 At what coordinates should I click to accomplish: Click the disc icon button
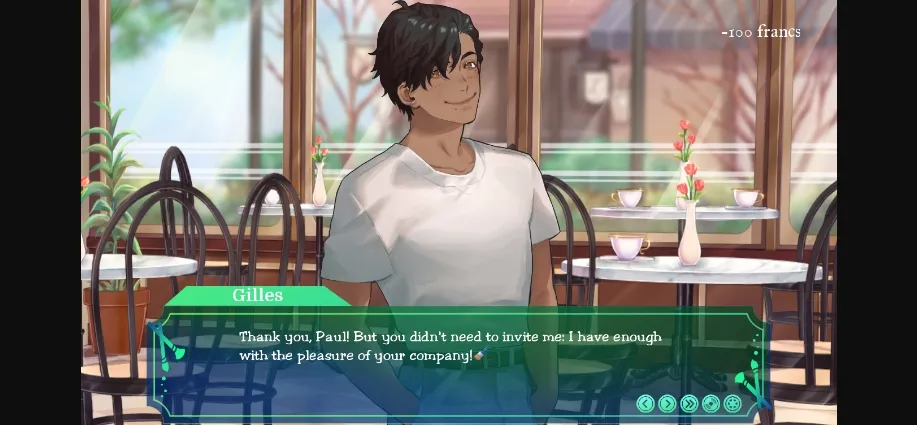711,403
